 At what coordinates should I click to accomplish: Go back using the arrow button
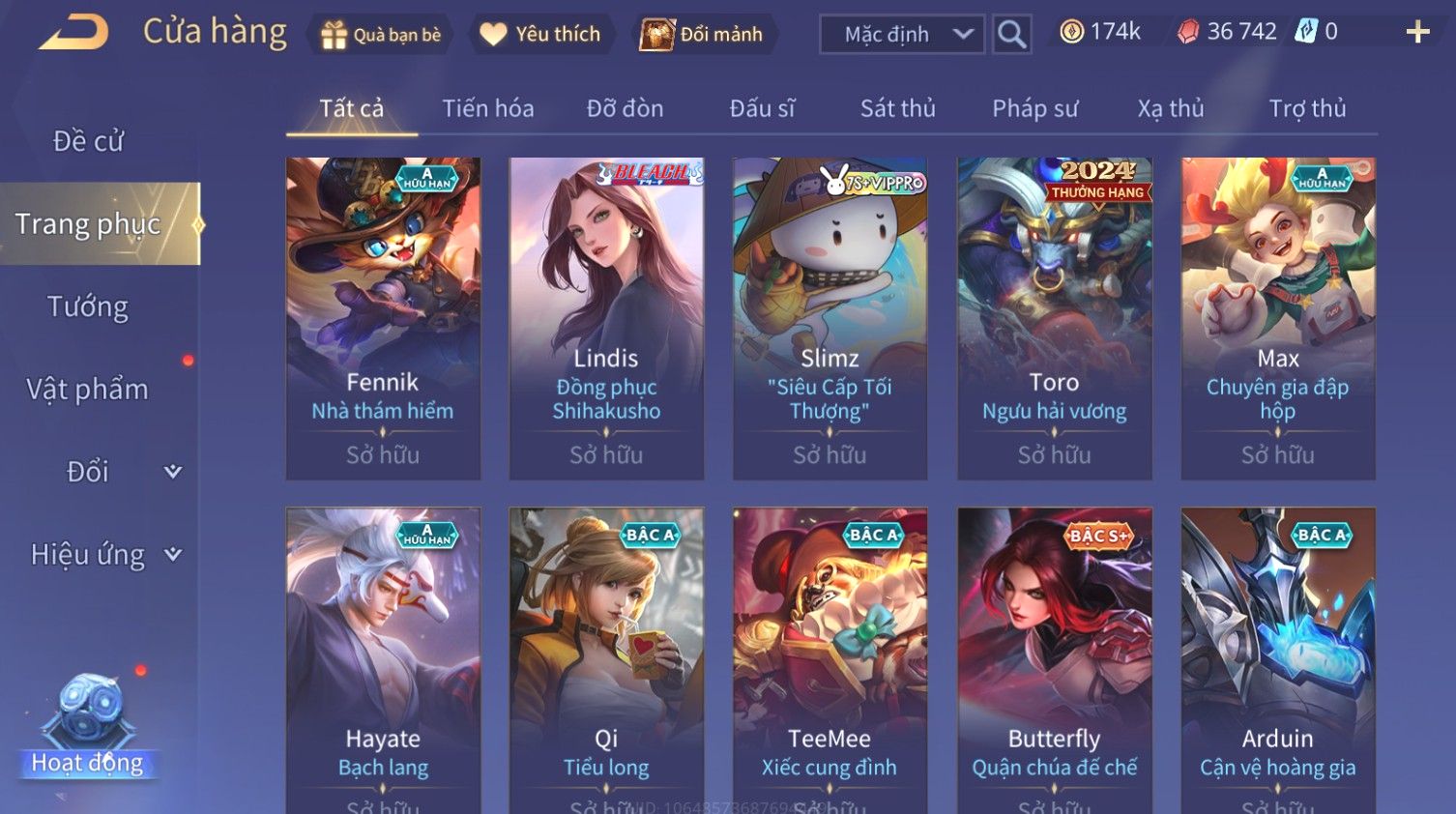(73, 33)
